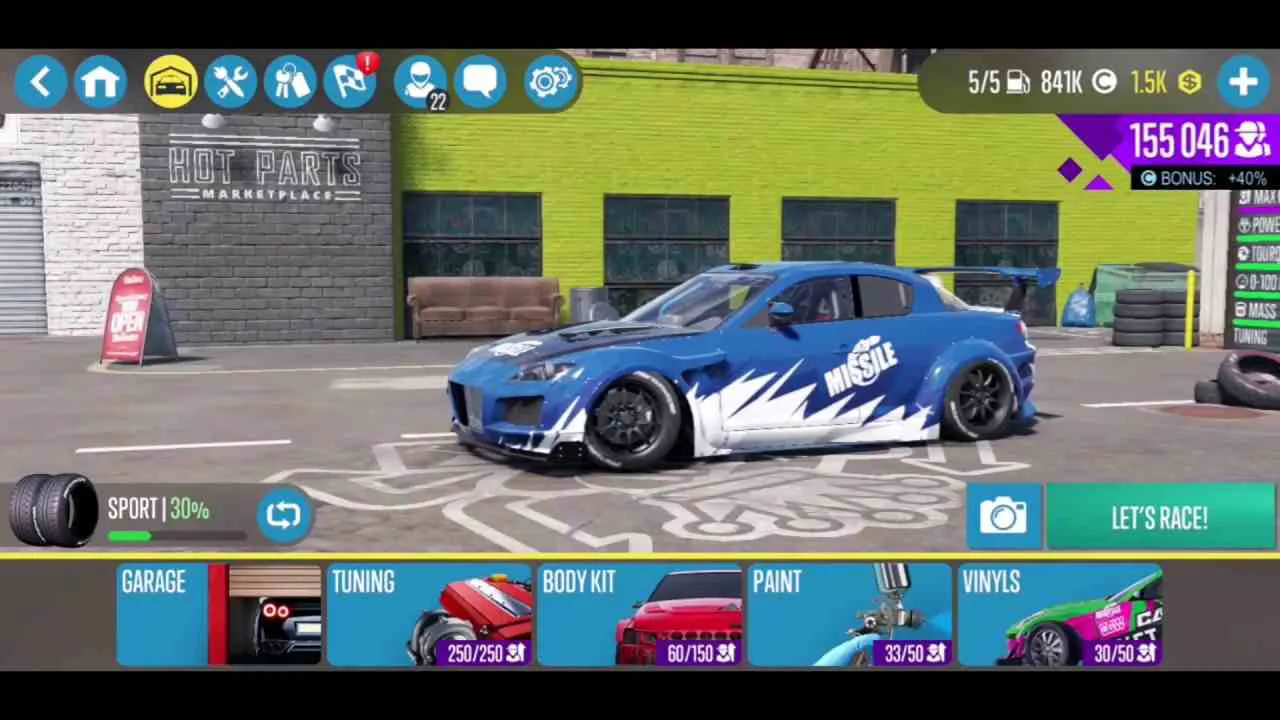Screen dimensions: 1280x720
Task: Open the garage icon in the top toolbar
Action: [170, 81]
